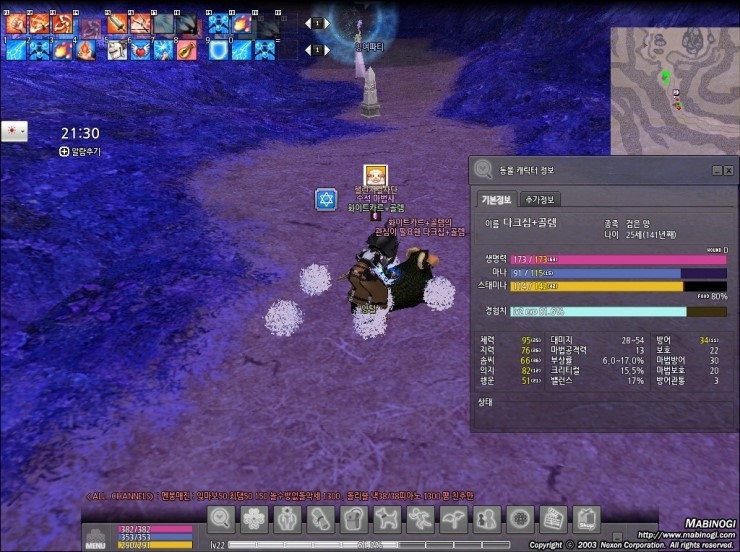Activate the shield skill in slot 9
Image resolution: width=740 pixels, height=552 pixels.
click(218, 48)
